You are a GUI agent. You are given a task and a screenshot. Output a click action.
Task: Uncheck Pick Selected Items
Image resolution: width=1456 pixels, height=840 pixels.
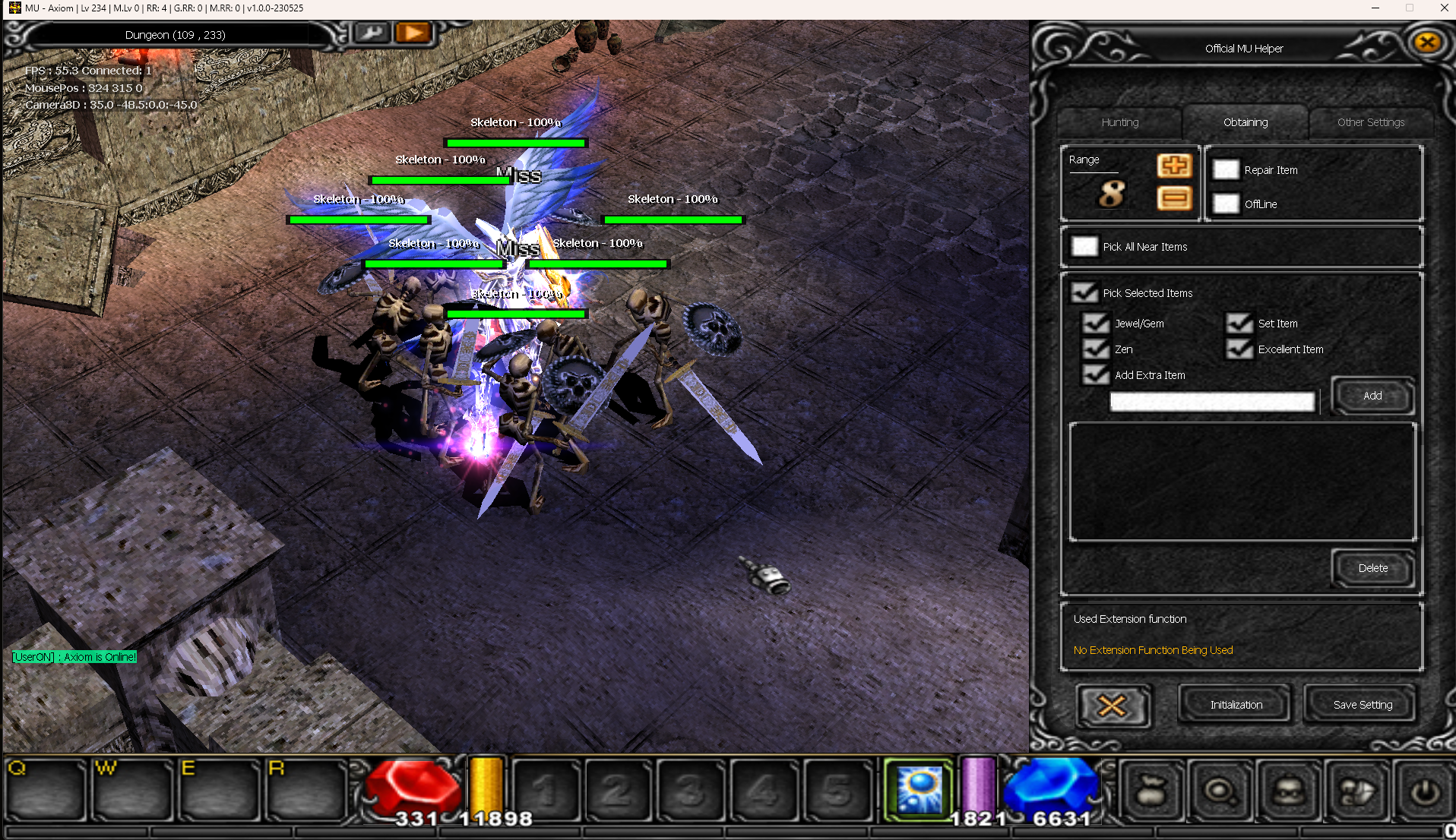[x=1084, y=292]
